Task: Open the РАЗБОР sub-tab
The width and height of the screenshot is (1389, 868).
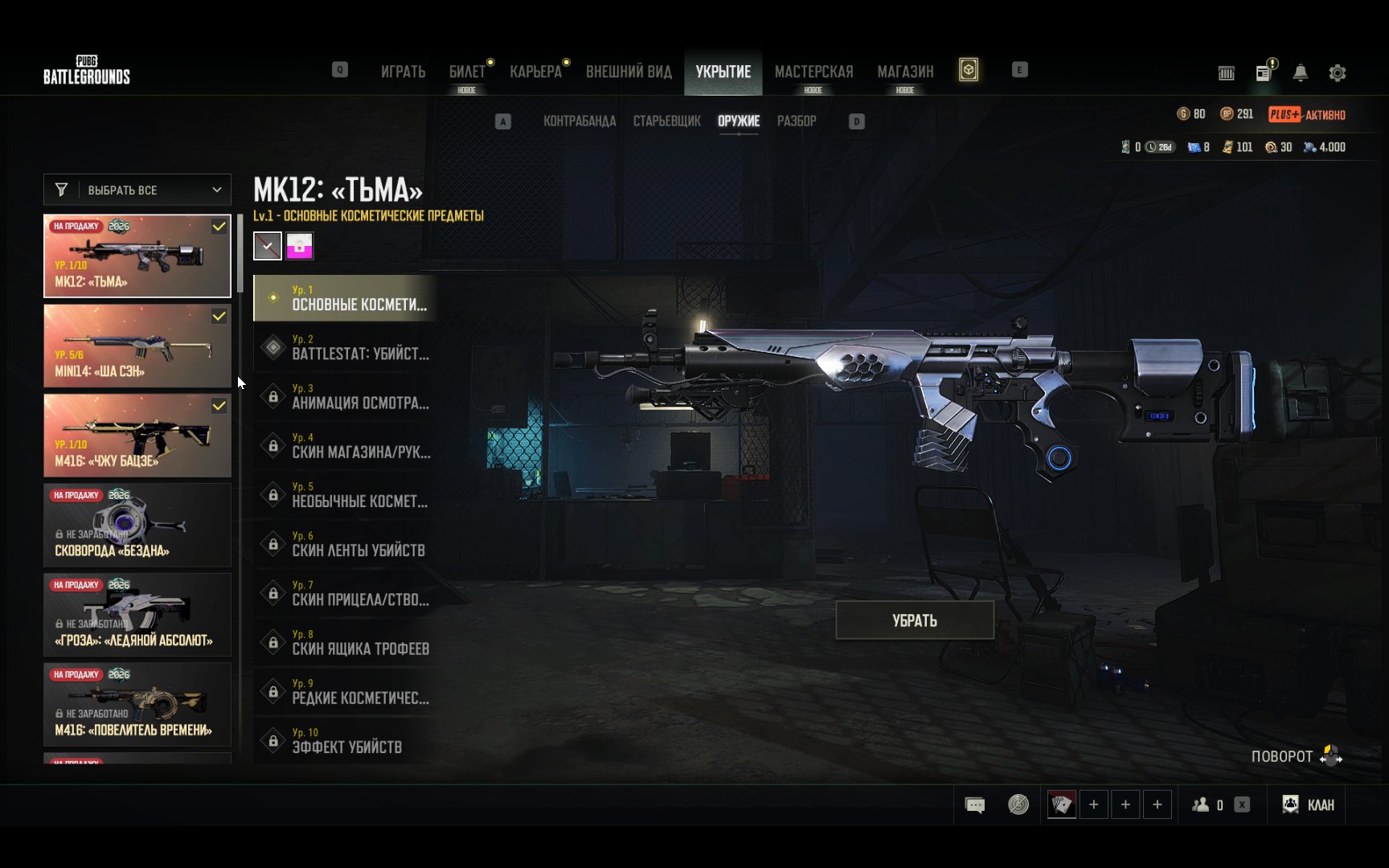Action: (796, 121)
